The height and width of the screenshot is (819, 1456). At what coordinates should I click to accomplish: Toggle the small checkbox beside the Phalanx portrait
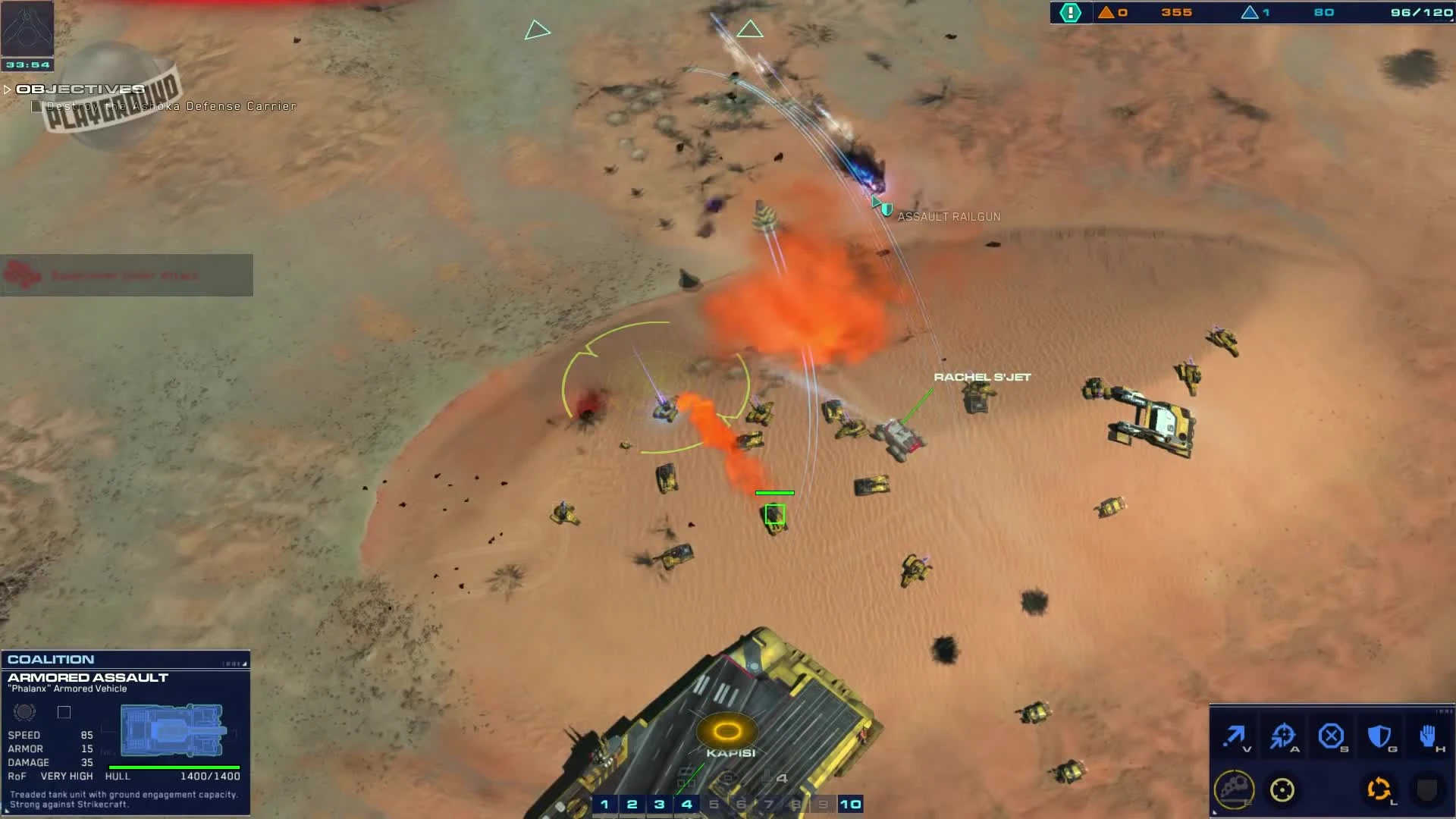point(64,712)
